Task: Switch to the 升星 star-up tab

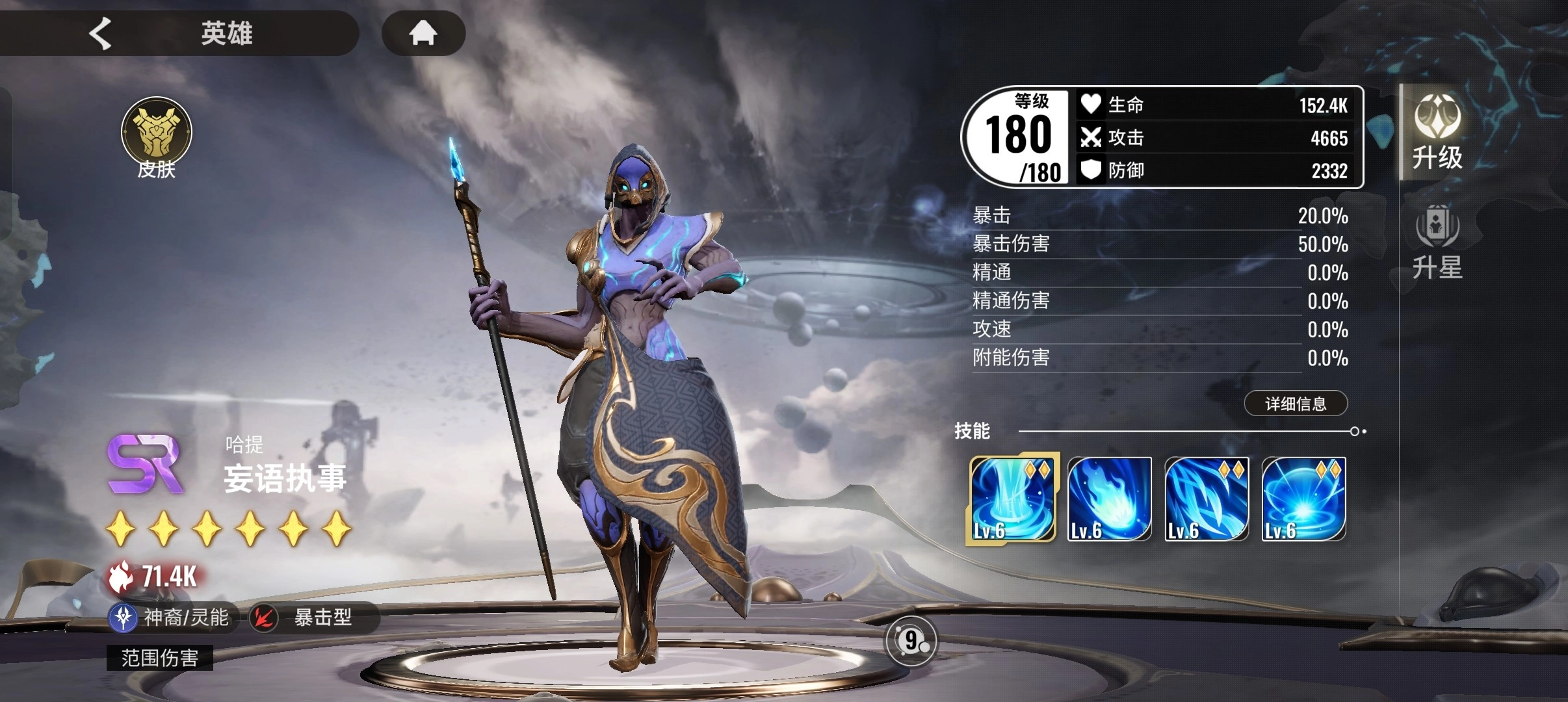Action: tap(1437, 242)
